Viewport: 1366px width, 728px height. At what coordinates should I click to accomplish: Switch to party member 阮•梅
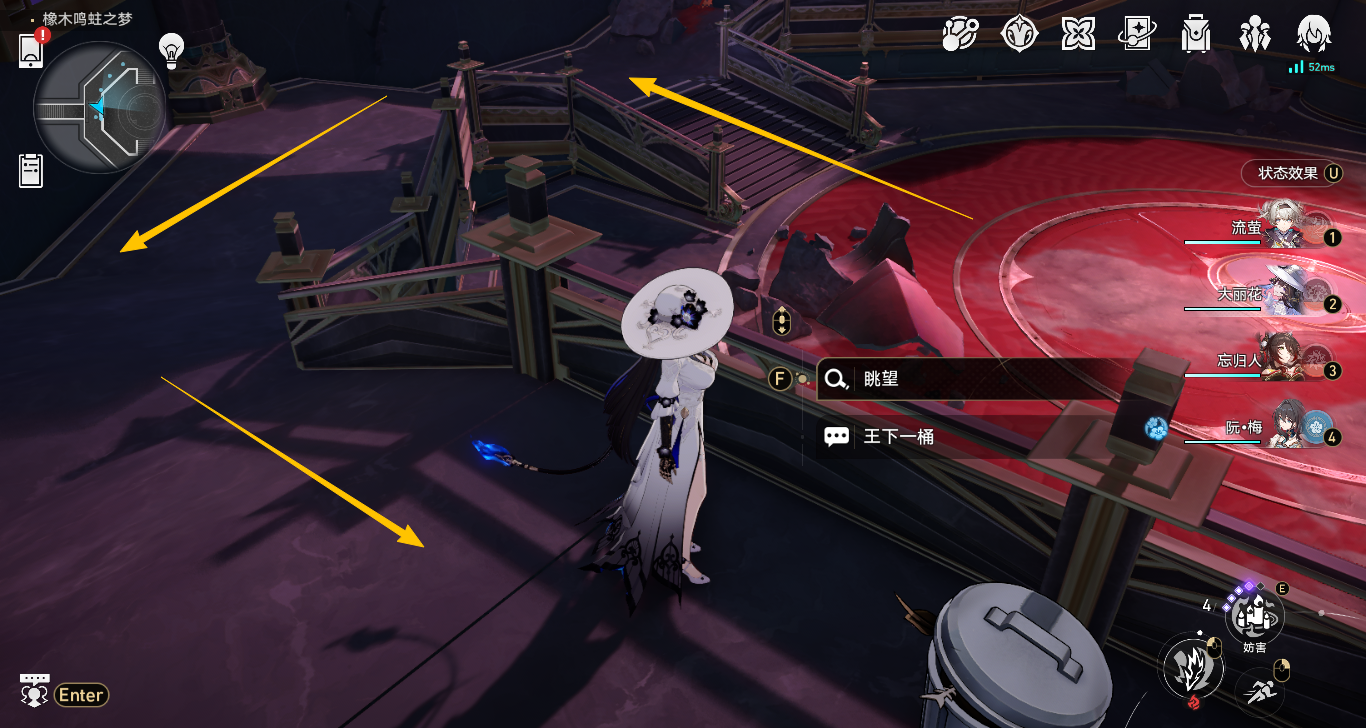pos(1286,428)
